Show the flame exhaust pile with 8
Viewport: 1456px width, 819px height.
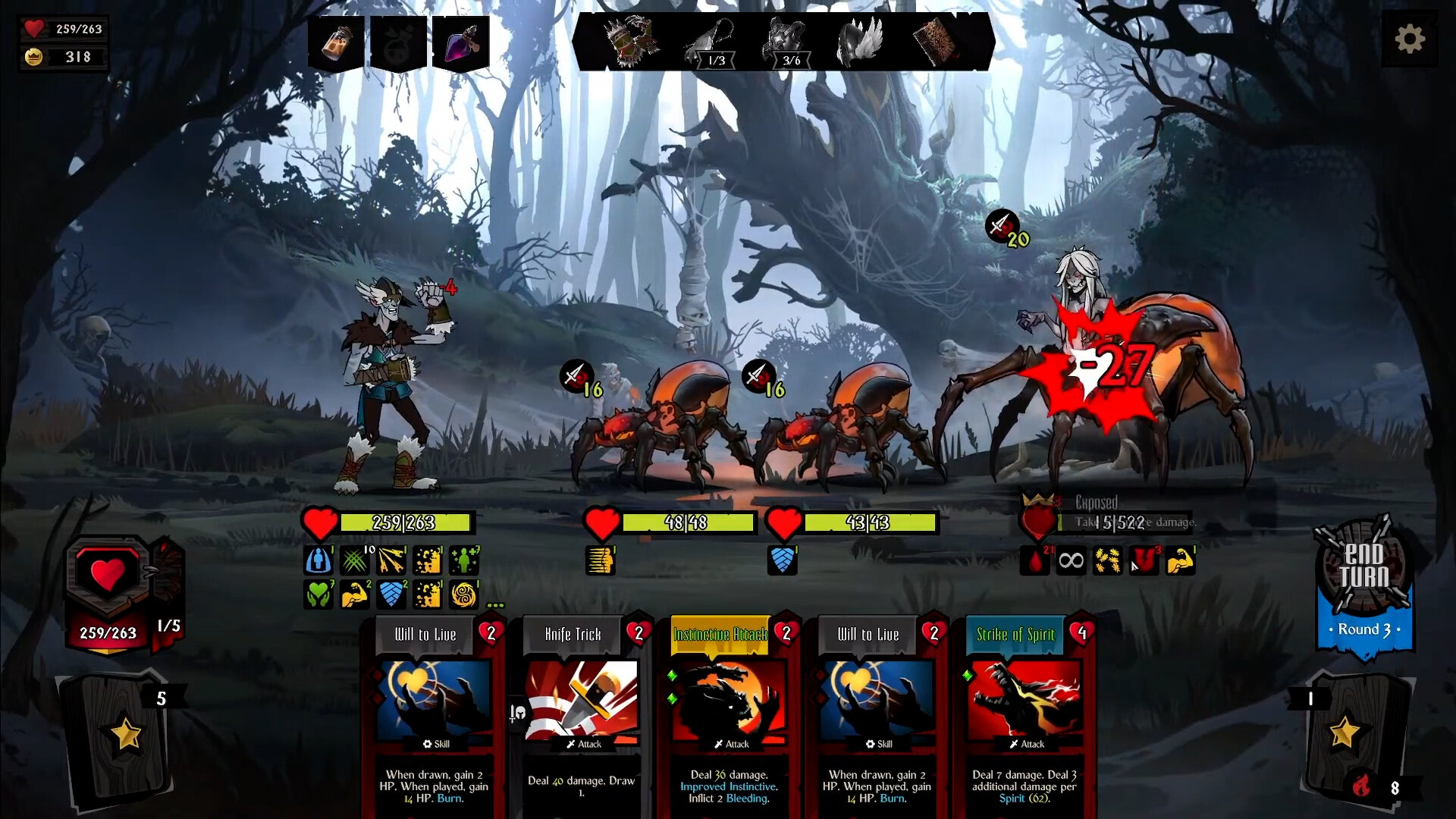tap(1363, 786)
